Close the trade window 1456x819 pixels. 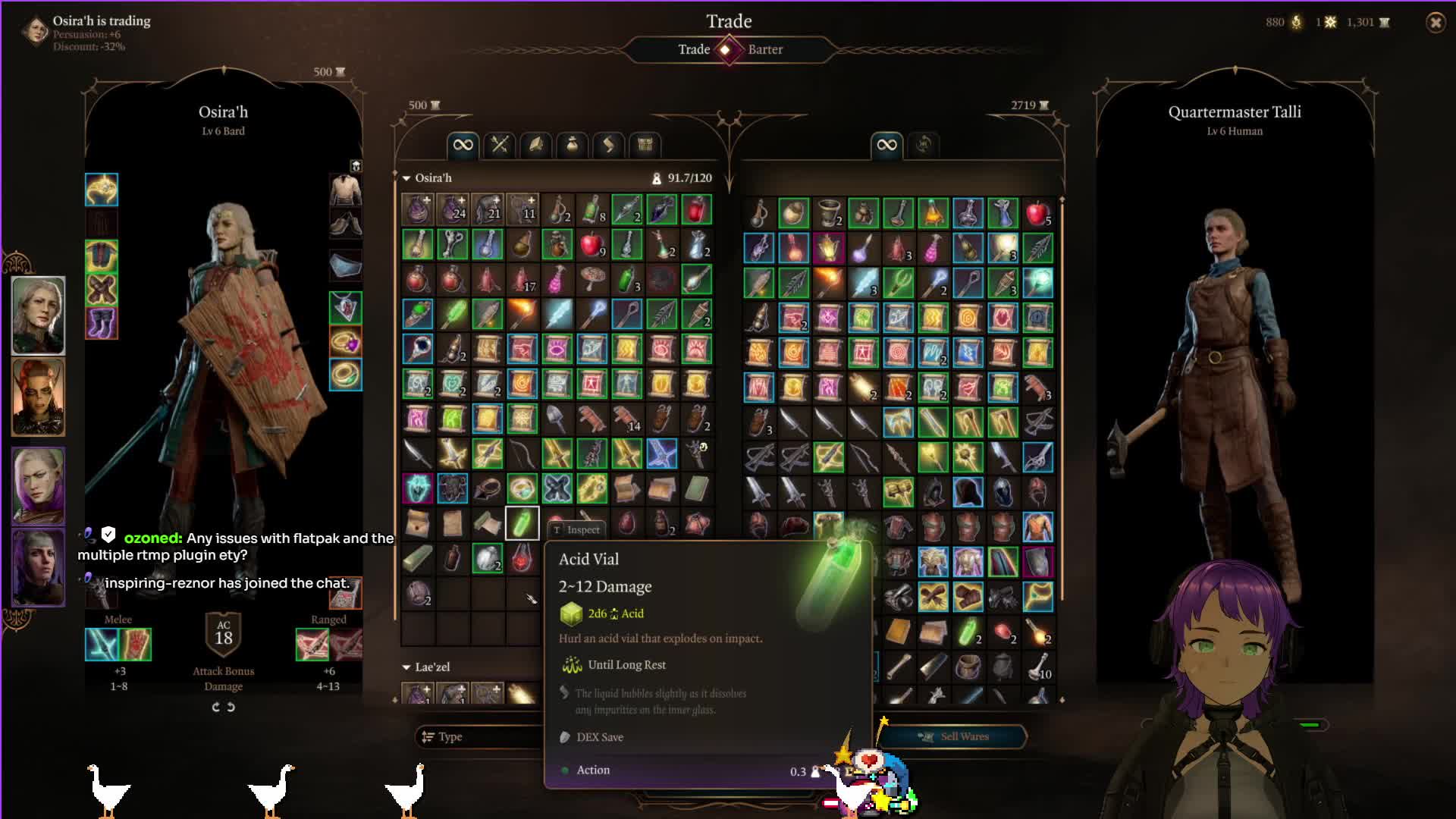coord(1435,23)
